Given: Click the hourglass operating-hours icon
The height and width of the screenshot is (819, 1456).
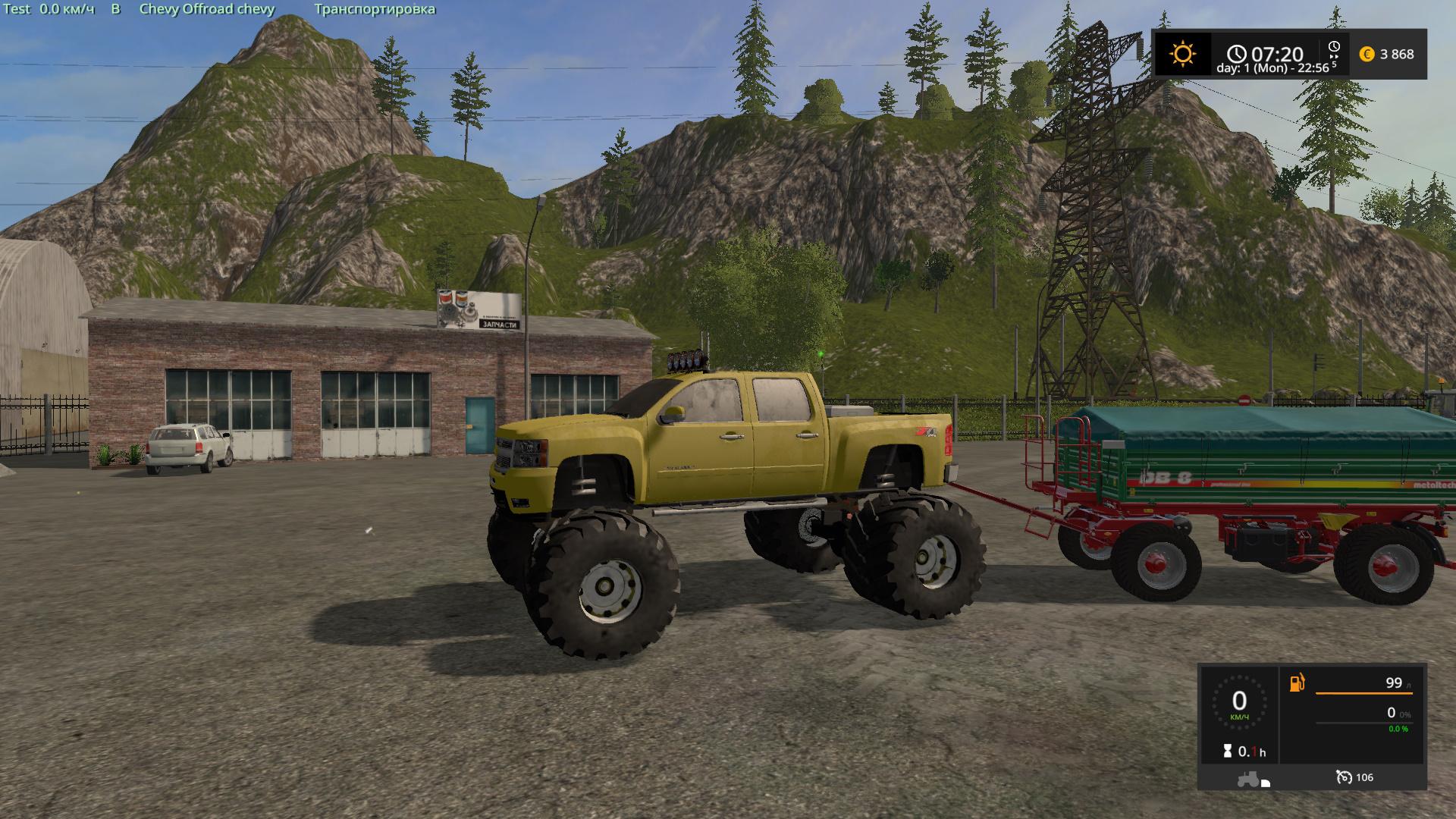Looking at the screenshot, I should point(1227,751).
